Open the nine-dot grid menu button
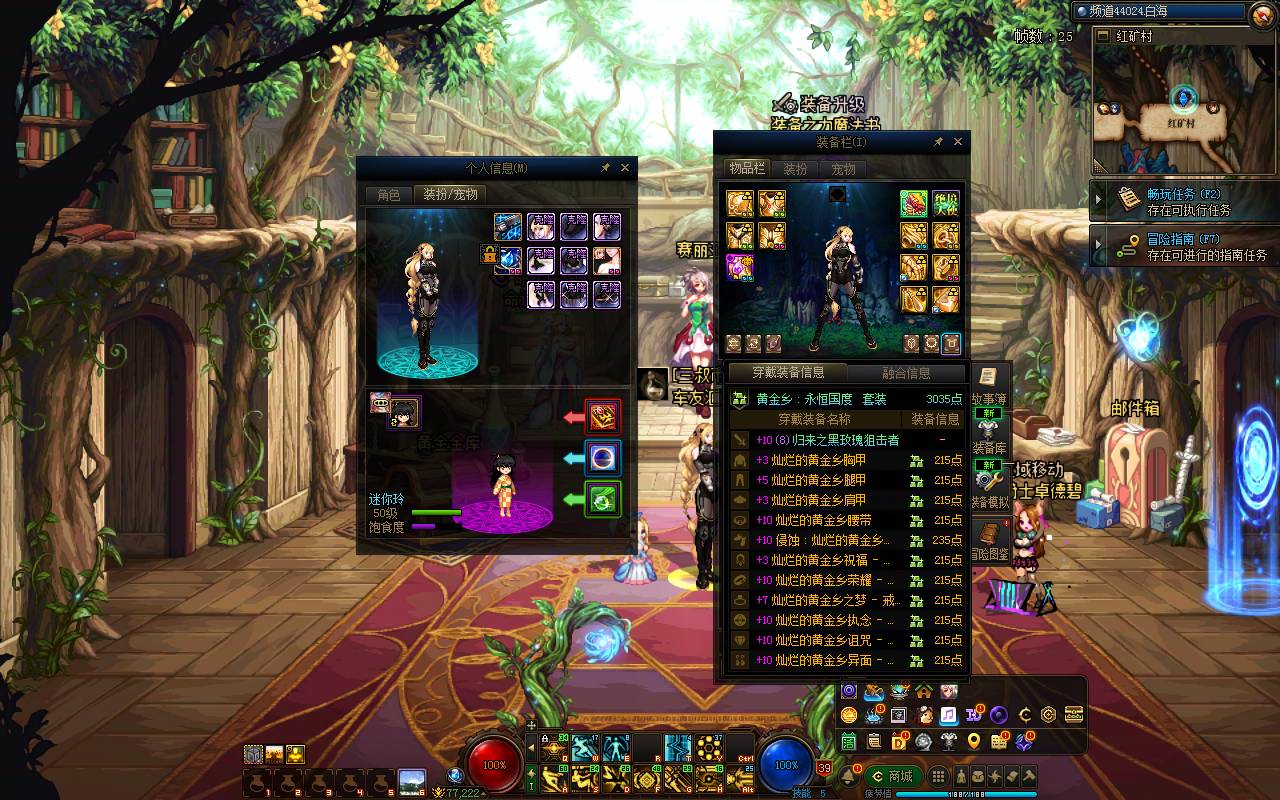 click(x=938, y=776)
